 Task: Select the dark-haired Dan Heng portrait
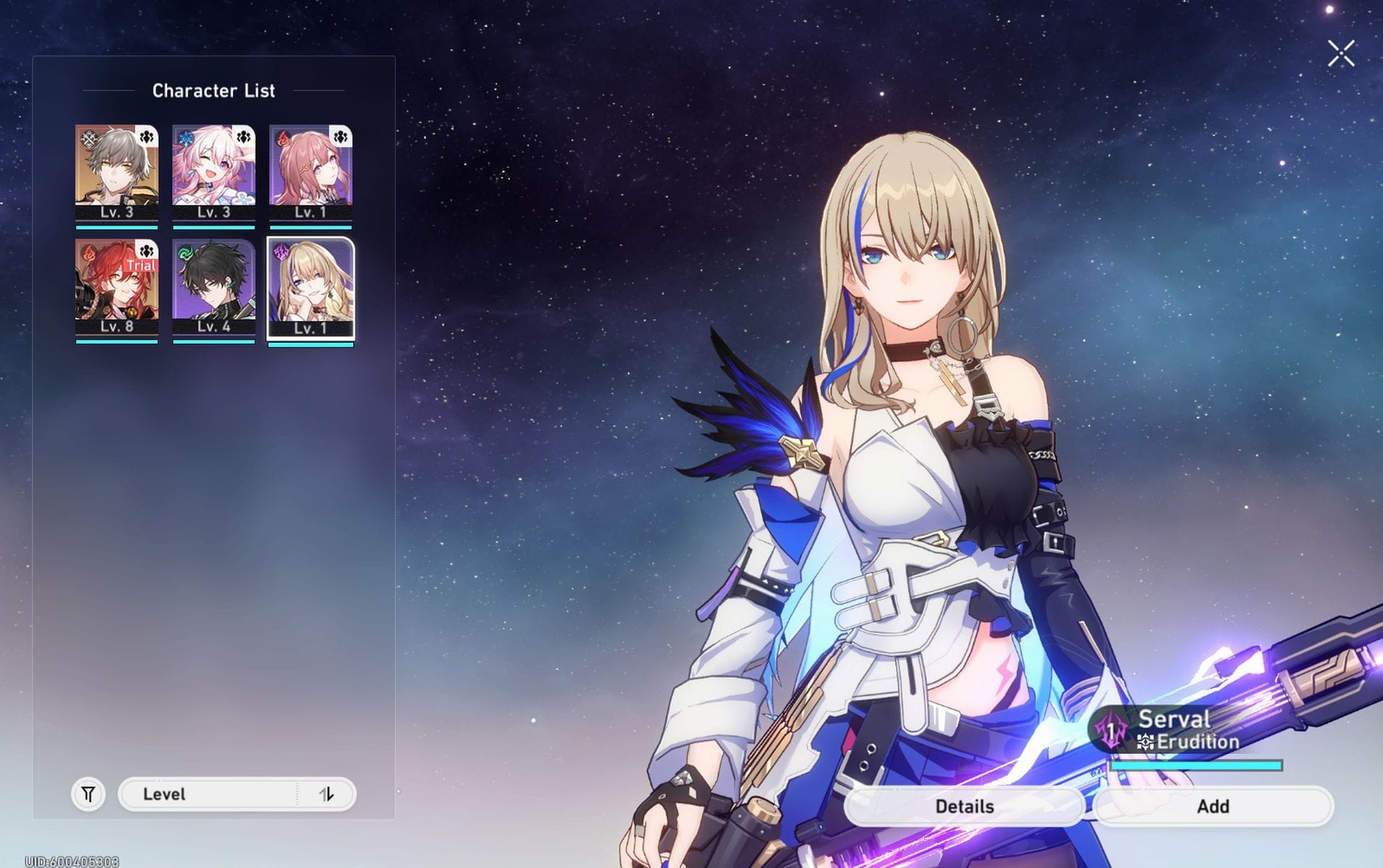click(x=213, y=287)
